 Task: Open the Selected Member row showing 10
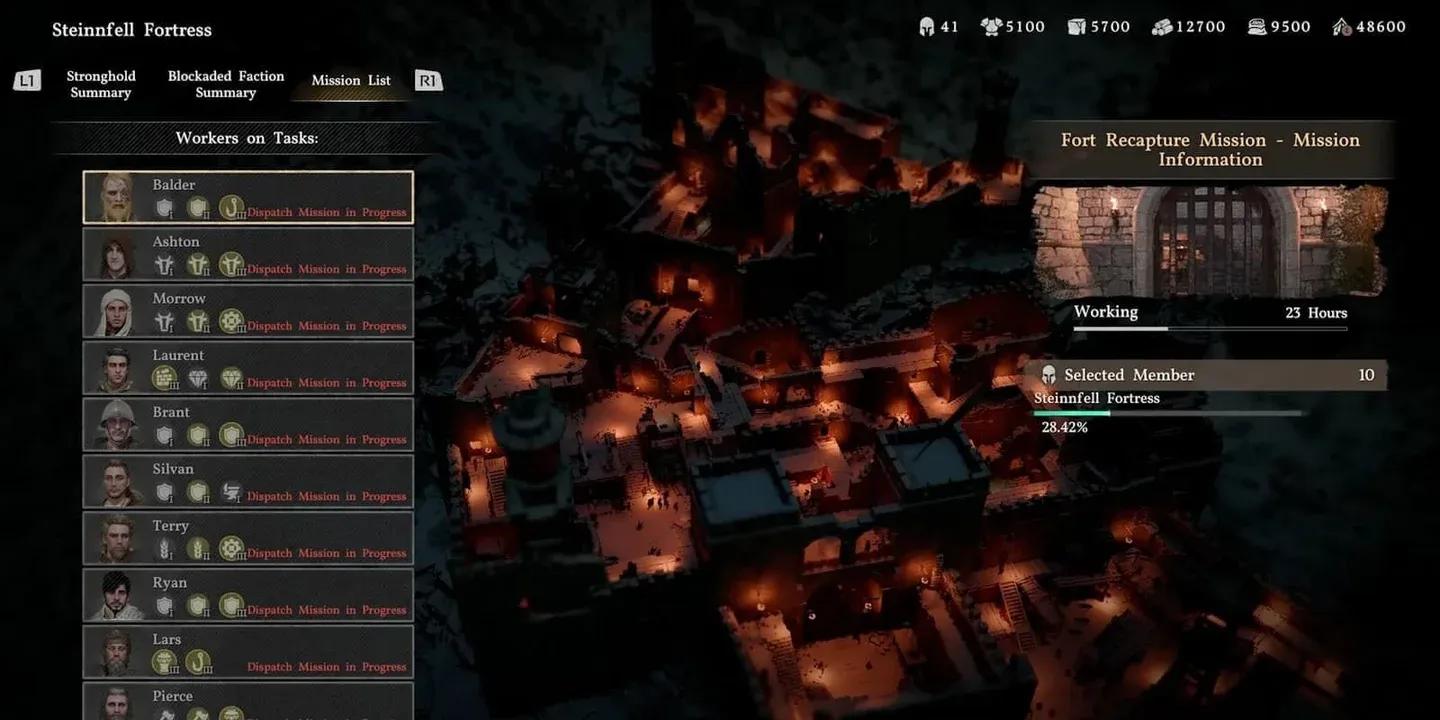click(1210, 375)
